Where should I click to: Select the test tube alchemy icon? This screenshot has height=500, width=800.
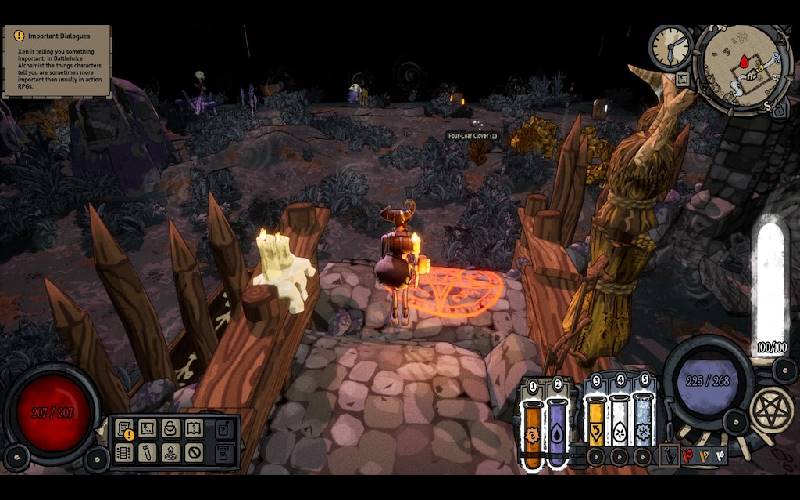(147, 452)
